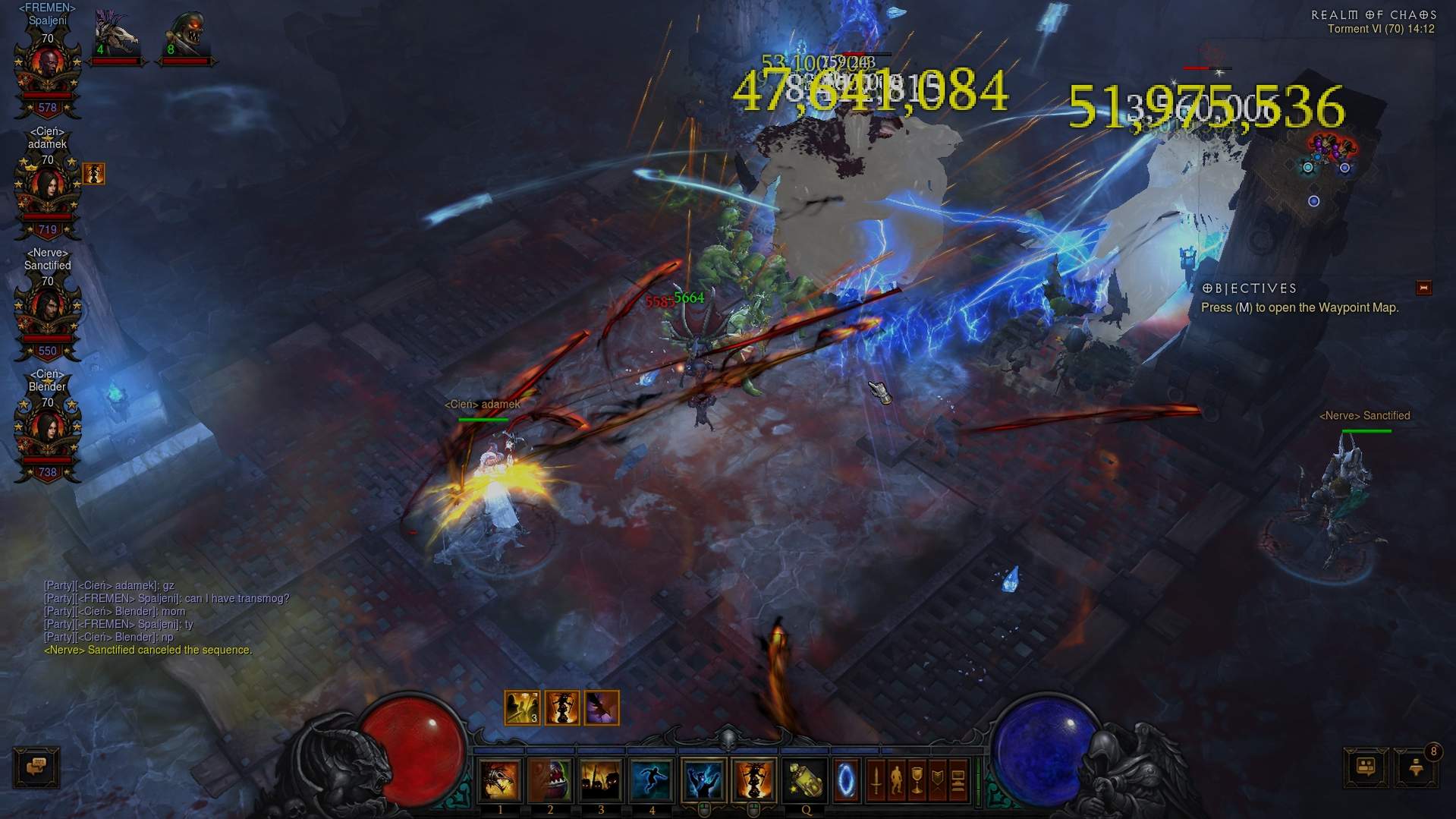This screenshot has height=819, width=1456.
Task: Activate the Horrify mask skill in slot 1
Action: coord(500,780)
